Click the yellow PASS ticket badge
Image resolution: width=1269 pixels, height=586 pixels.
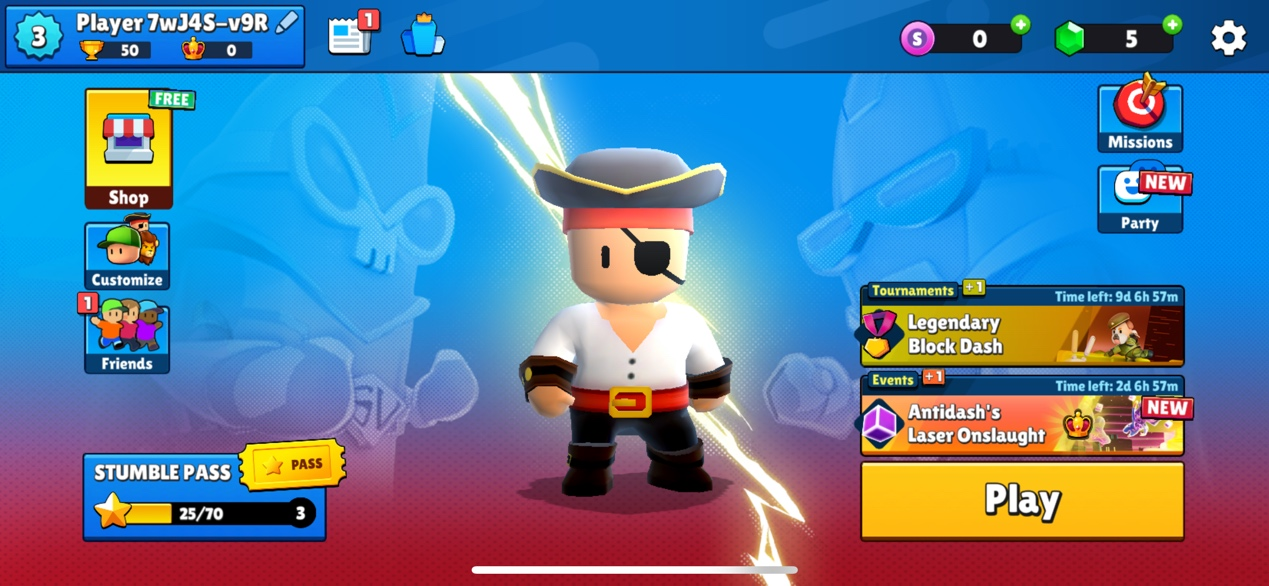pyautogui.click(x=293, y=464)
